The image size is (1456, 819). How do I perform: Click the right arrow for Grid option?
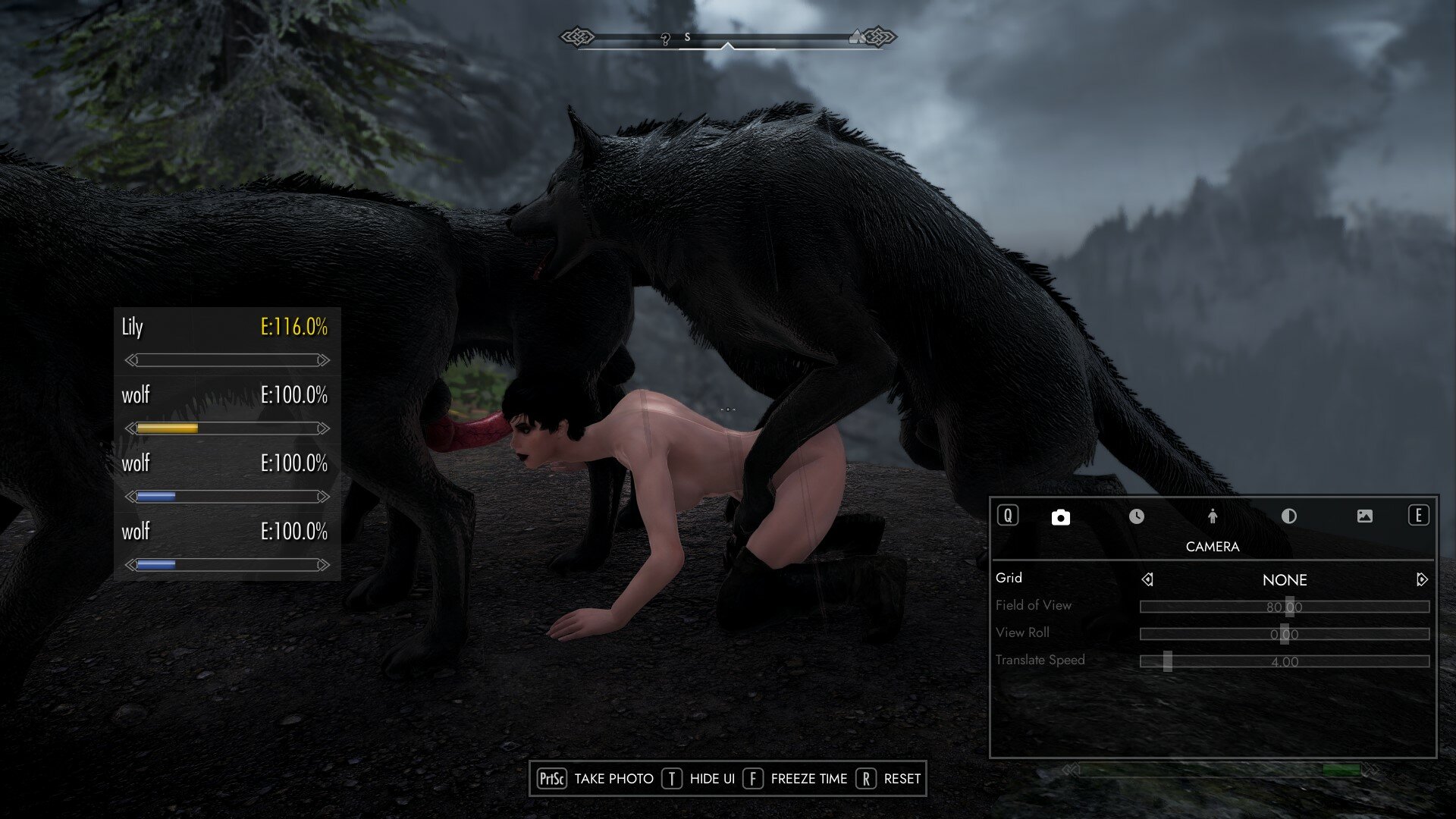click(x=1422, y=580)
